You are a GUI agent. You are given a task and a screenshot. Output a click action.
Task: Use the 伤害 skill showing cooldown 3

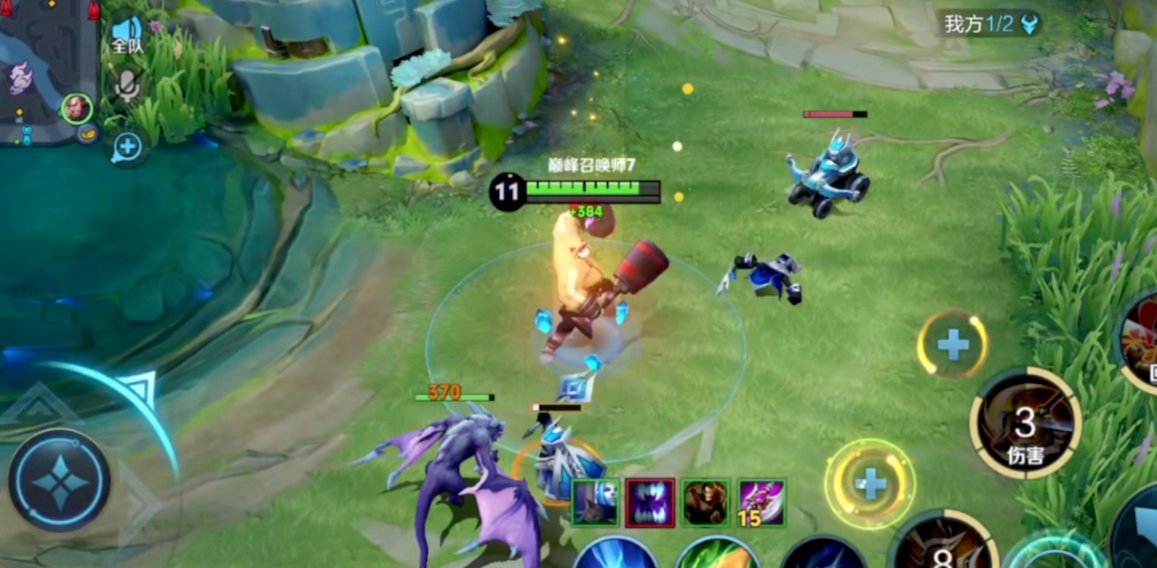tap(1025, 423)
